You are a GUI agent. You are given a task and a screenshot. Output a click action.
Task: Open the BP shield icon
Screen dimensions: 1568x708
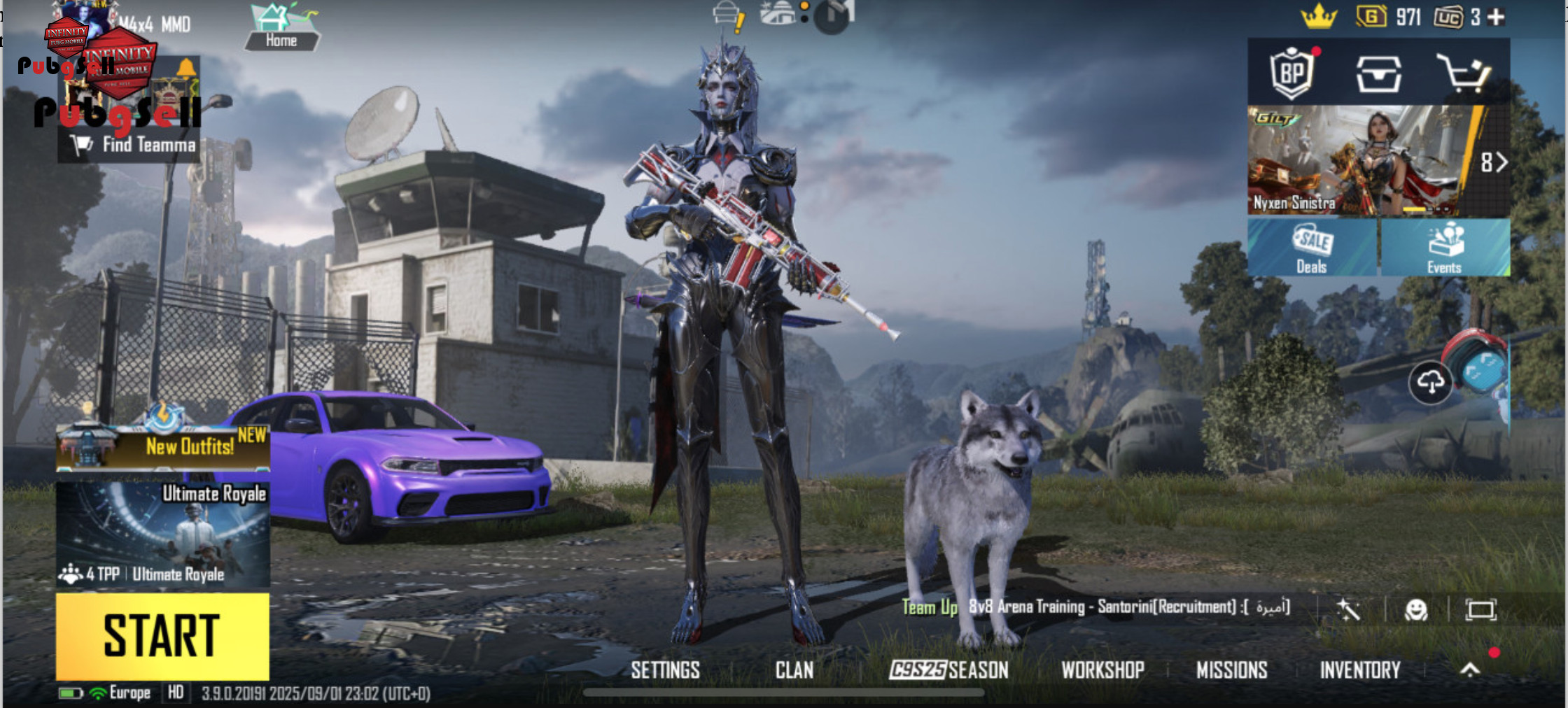[x=1291, y=73]
